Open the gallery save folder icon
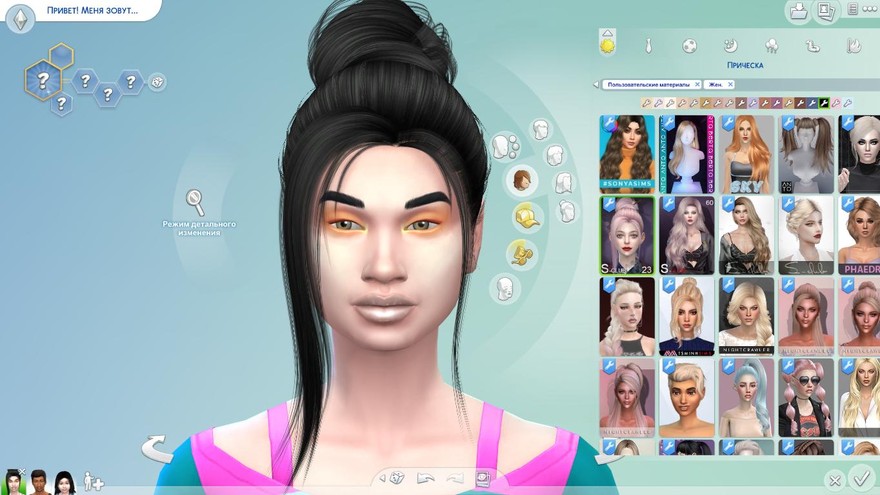 [x=798, y=12]
